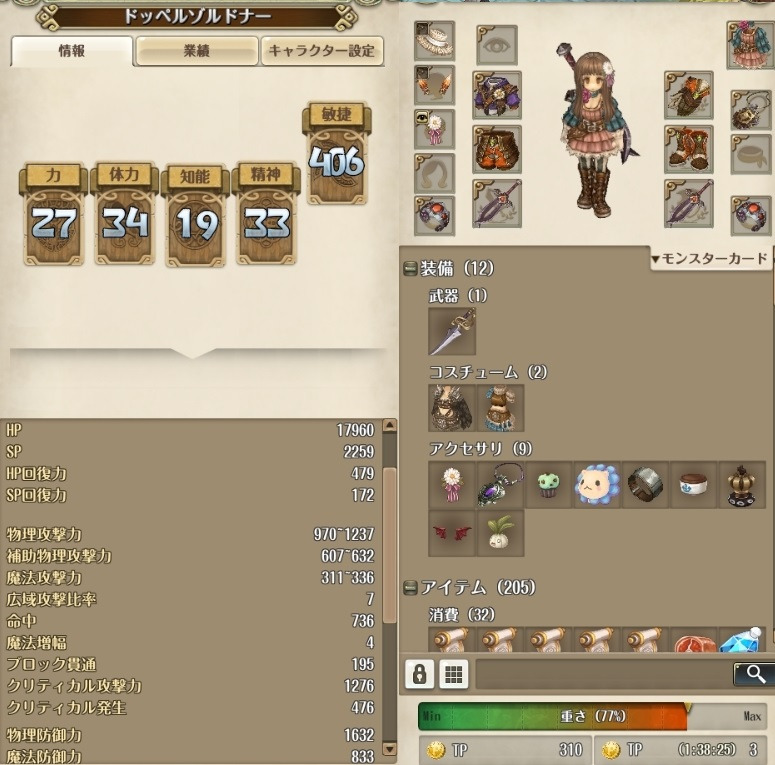Select the equipped orange boots slot

688,149
